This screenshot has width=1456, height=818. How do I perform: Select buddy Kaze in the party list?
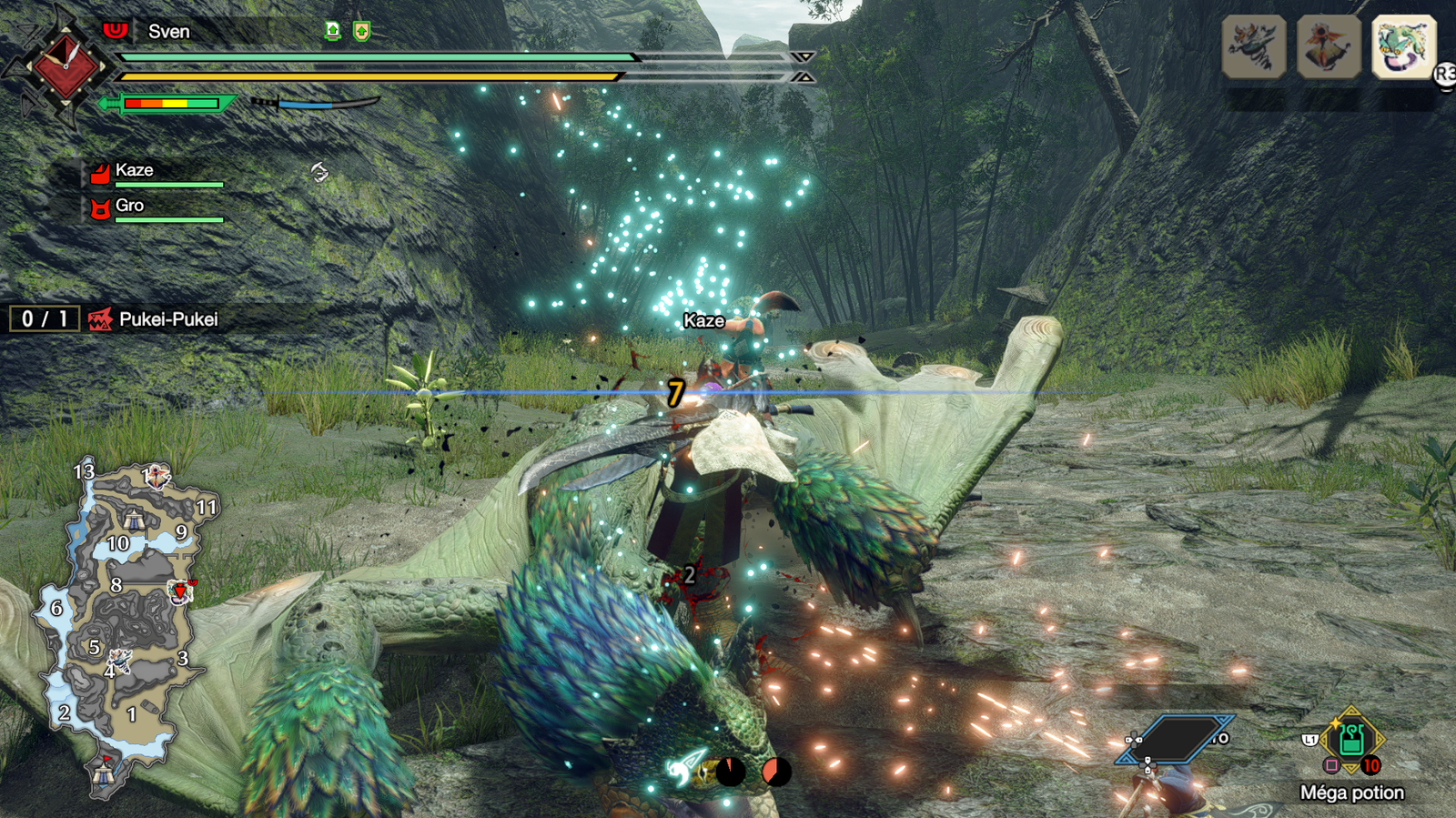pos(134,170)
